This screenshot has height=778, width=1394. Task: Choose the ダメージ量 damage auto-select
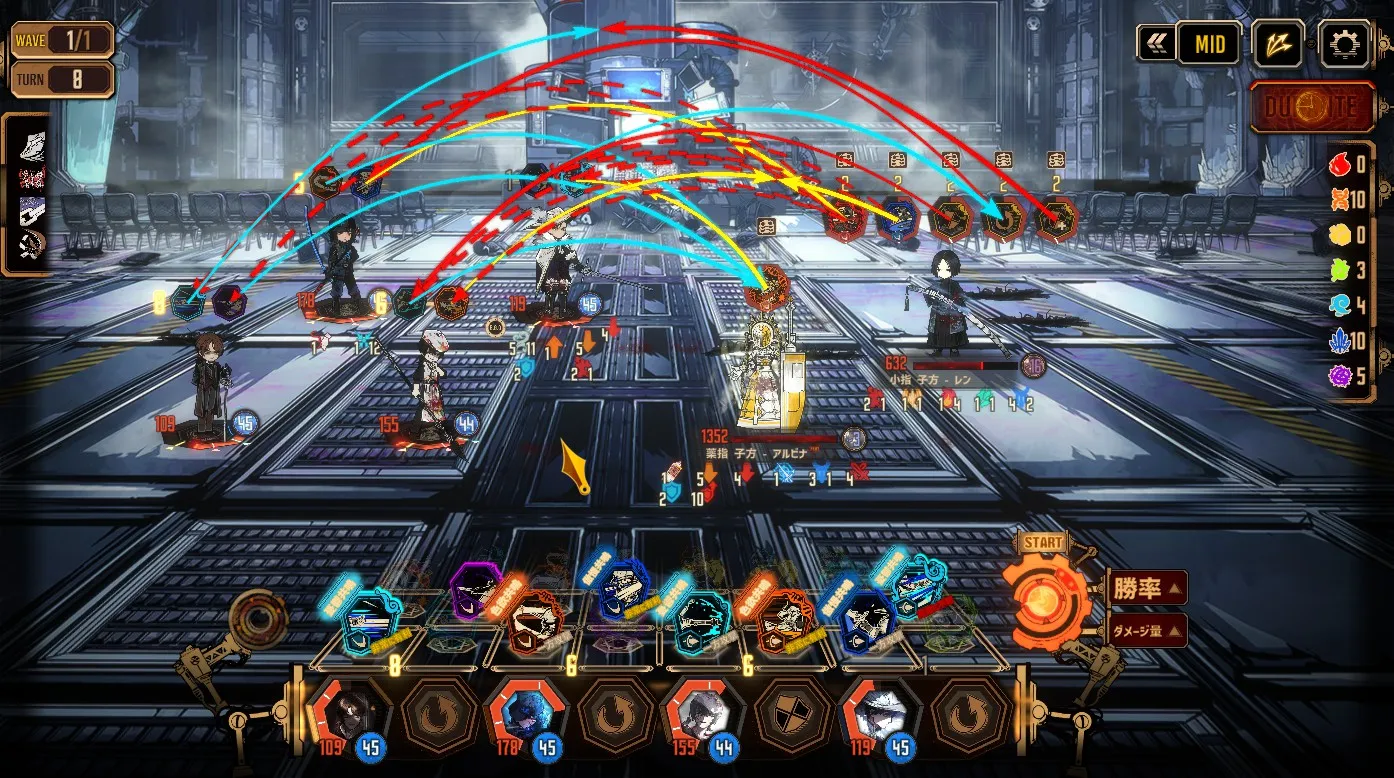pos(1146,630)
